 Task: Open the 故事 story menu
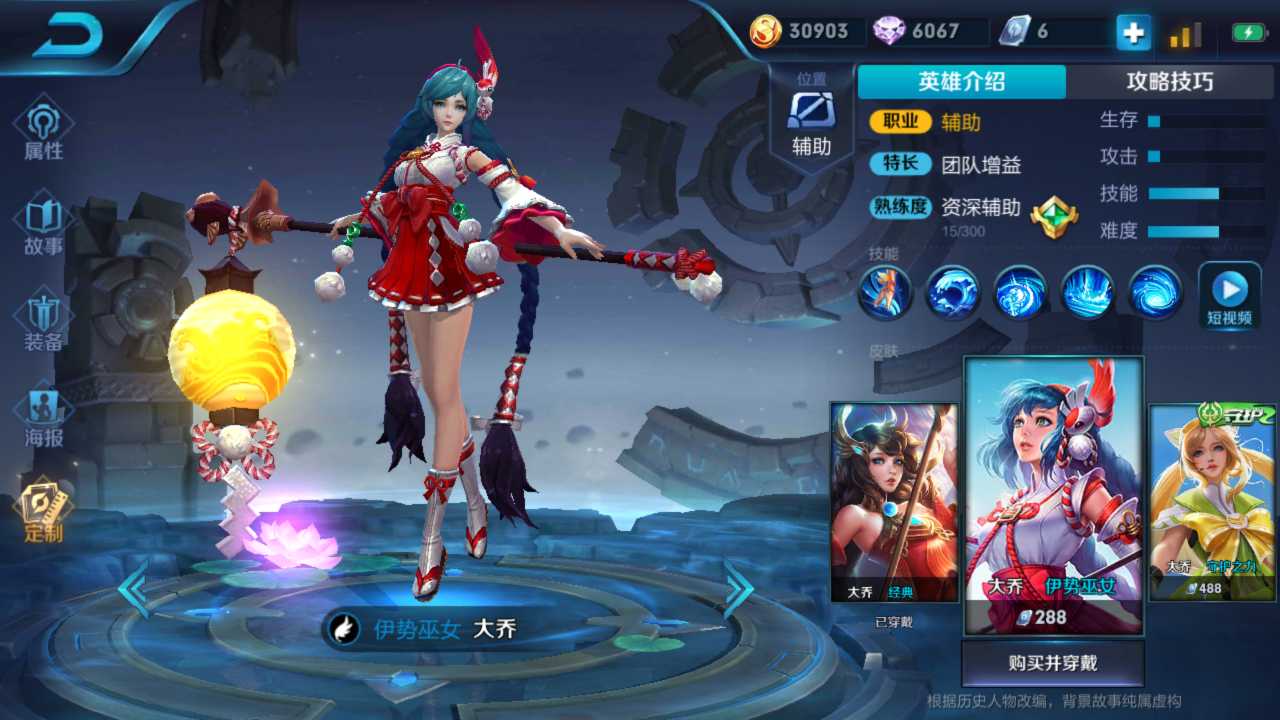44,226
